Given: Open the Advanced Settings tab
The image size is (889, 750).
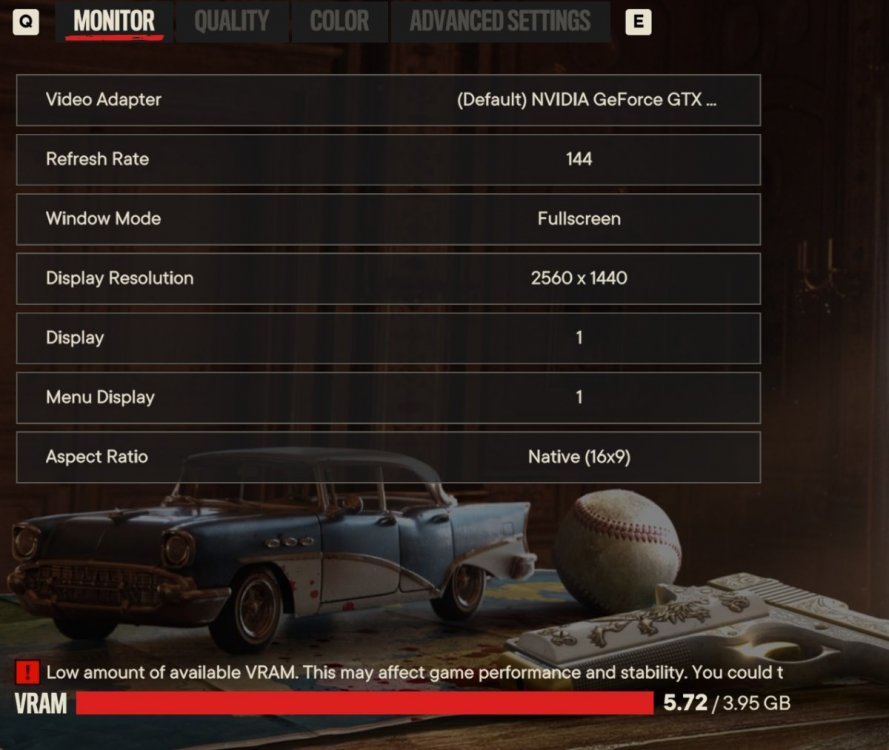Looking at the screenshot, I should (x=500, y=21).
